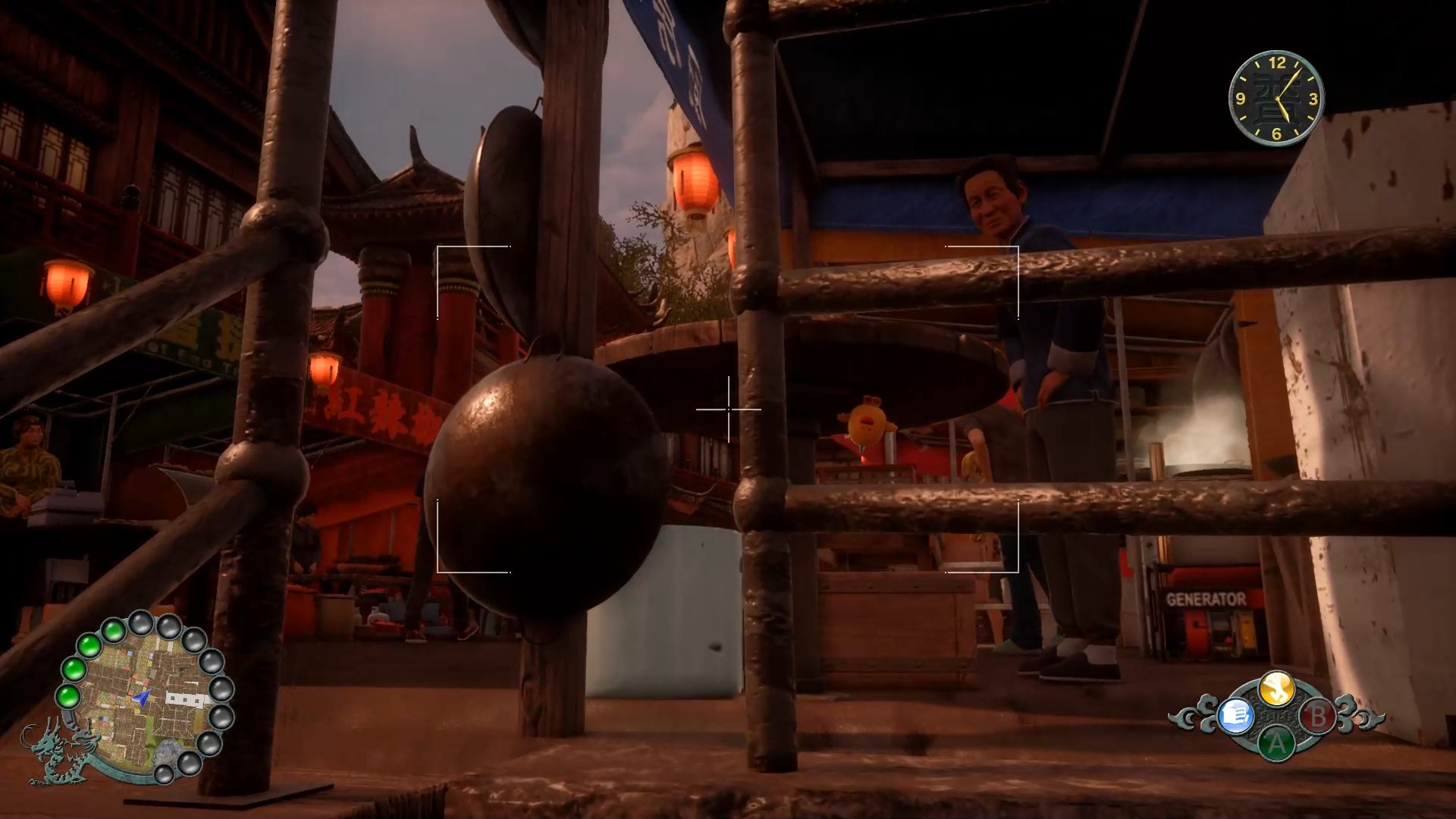Screen dimensions: 1456x819
Task: Activate the yellow running figure icon
Action: 1276,687
